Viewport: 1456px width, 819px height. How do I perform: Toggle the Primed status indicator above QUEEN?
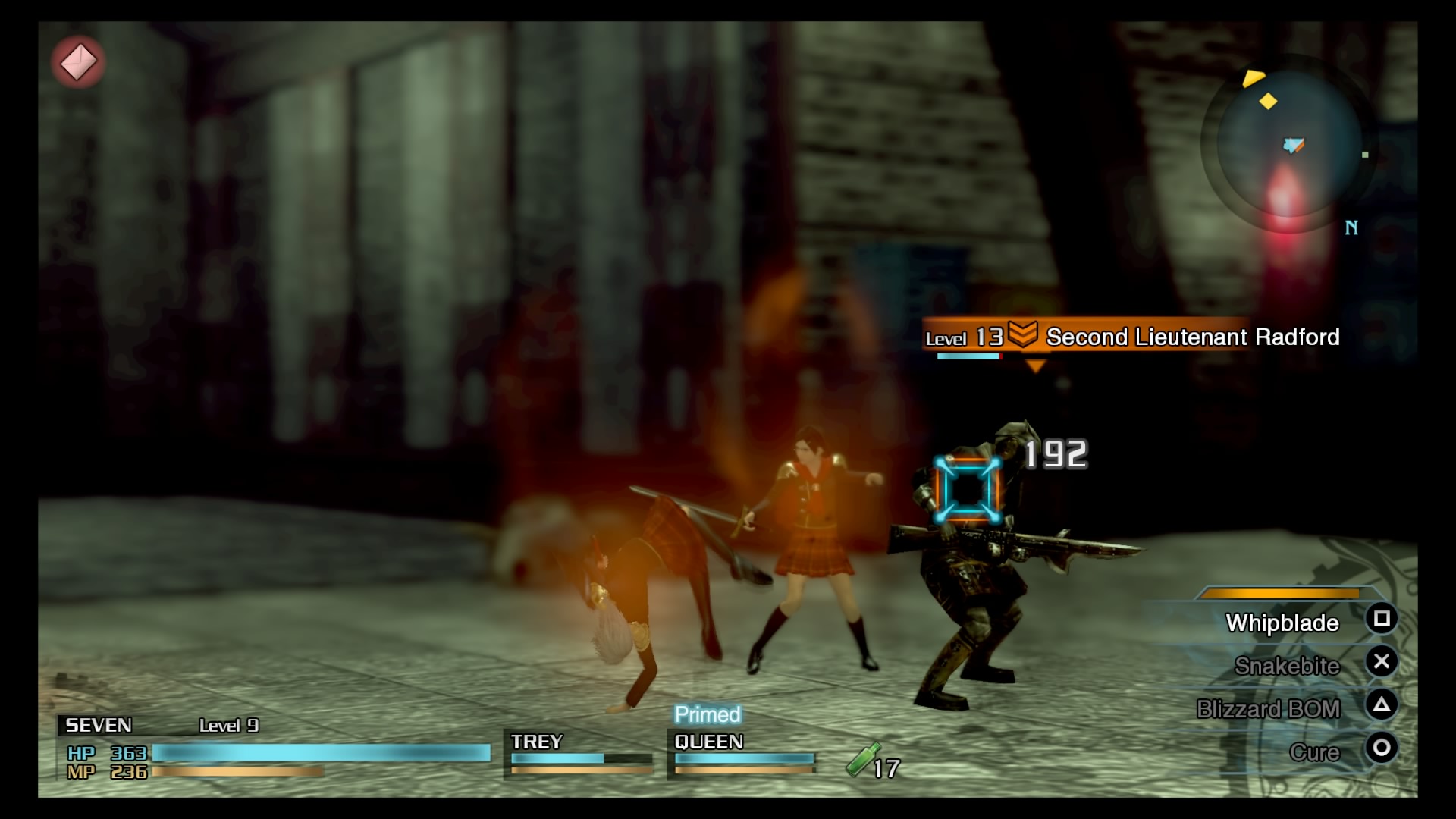(x=707, y=714)
